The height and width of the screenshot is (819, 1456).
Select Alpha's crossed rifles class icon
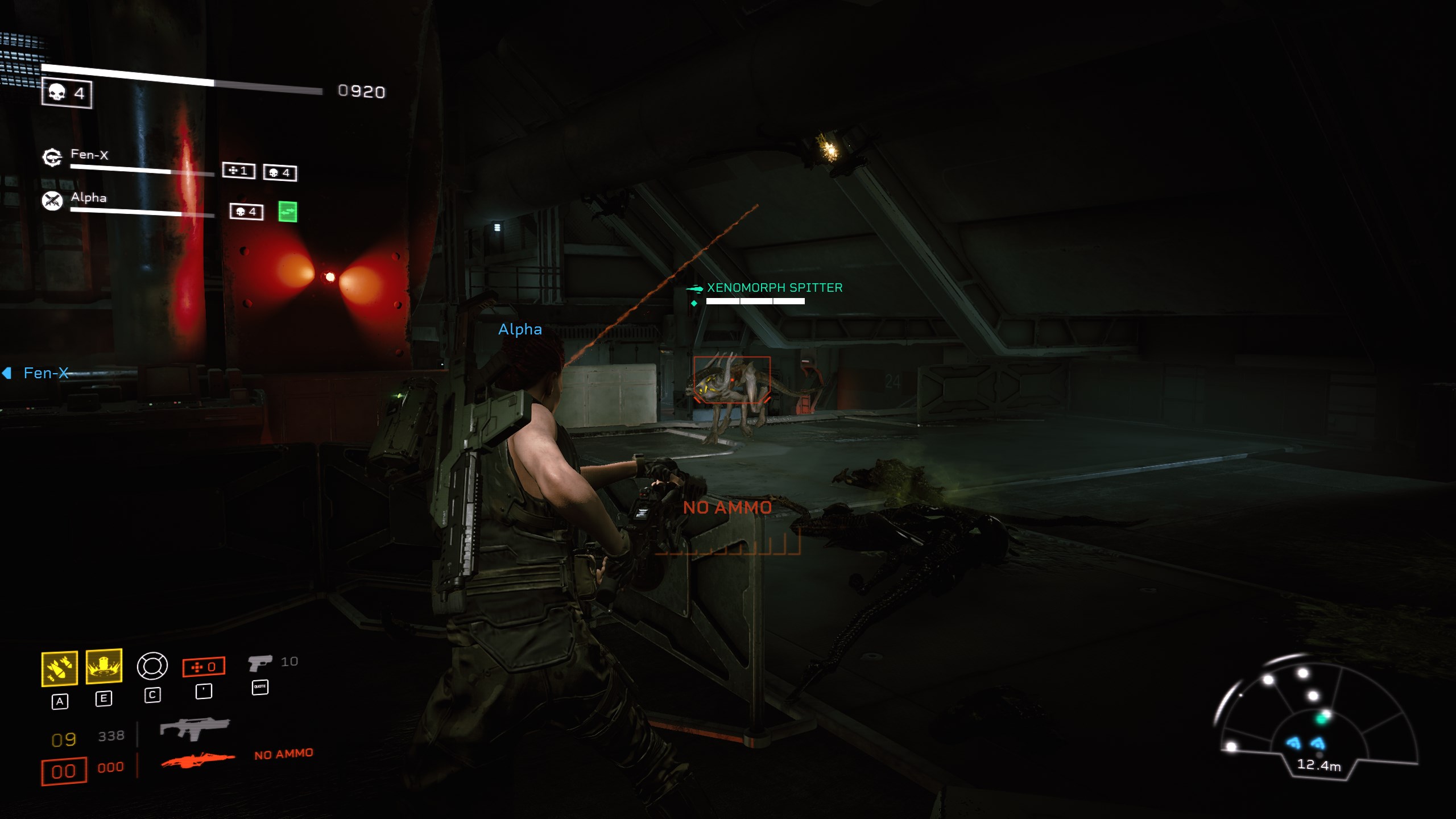coord(52,200)
